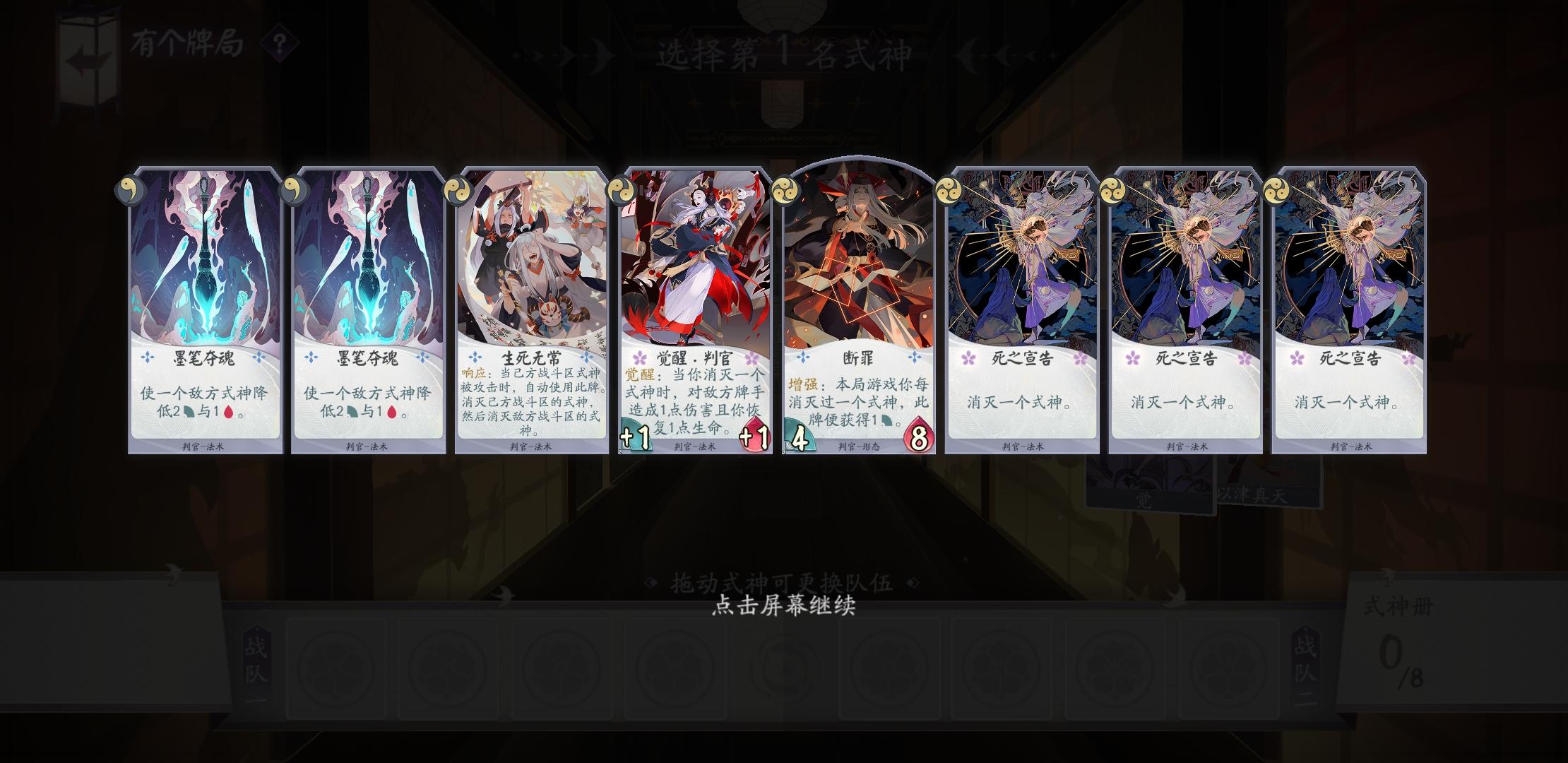Click the 战队二 team banner icon
The height and width of the screenshot is (763, 1568).
[x=1307, y=664]
